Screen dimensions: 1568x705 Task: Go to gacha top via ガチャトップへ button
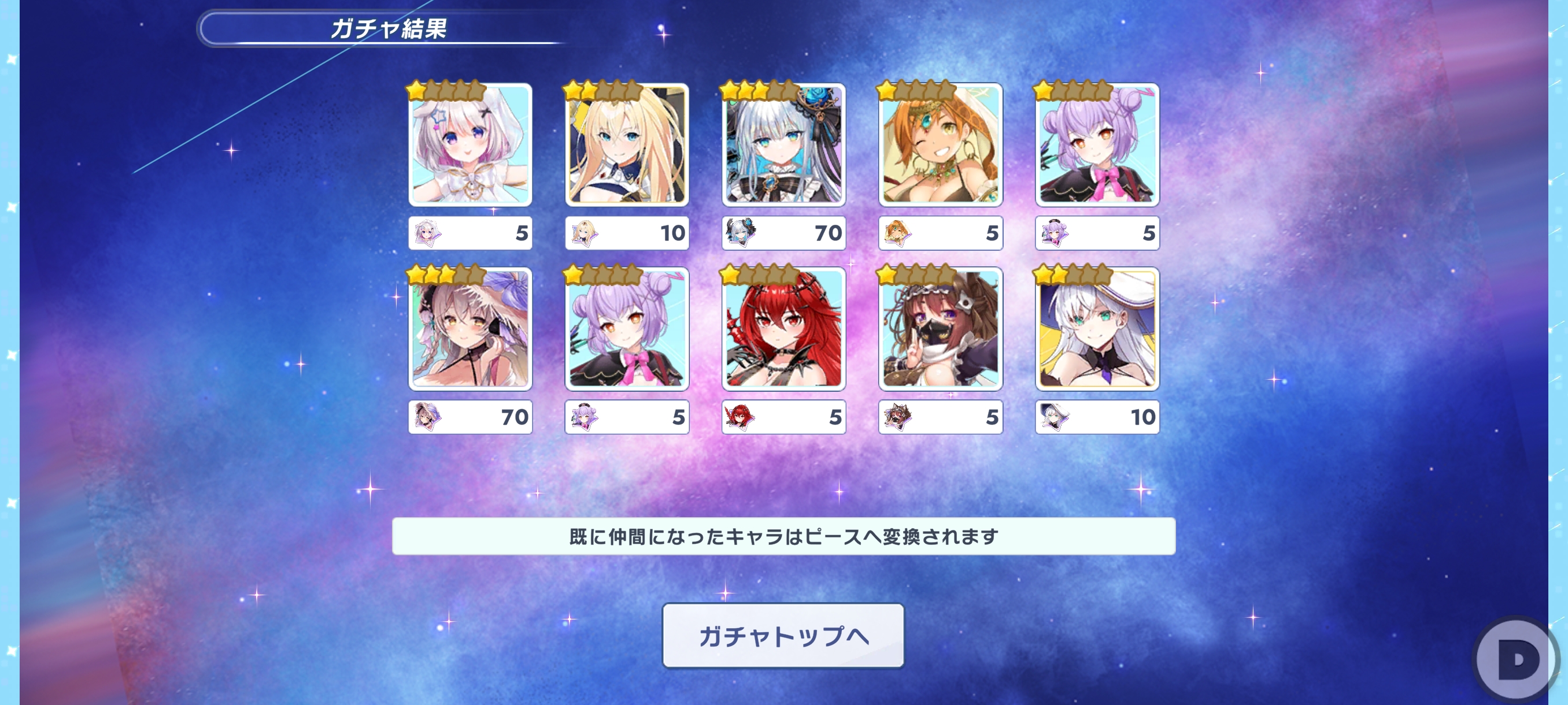click(x=783, y=636)
